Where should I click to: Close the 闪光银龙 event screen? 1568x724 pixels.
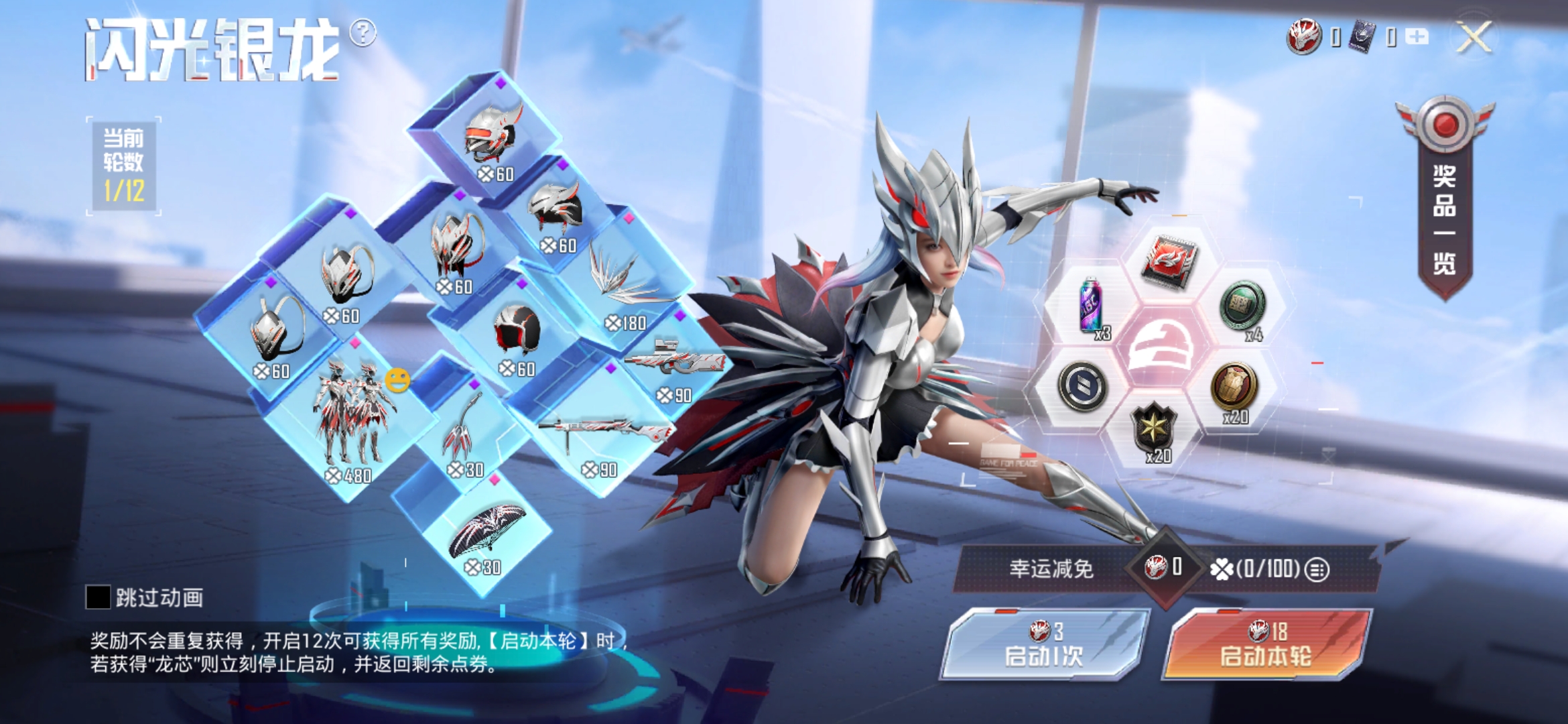tap(1474, 36)
